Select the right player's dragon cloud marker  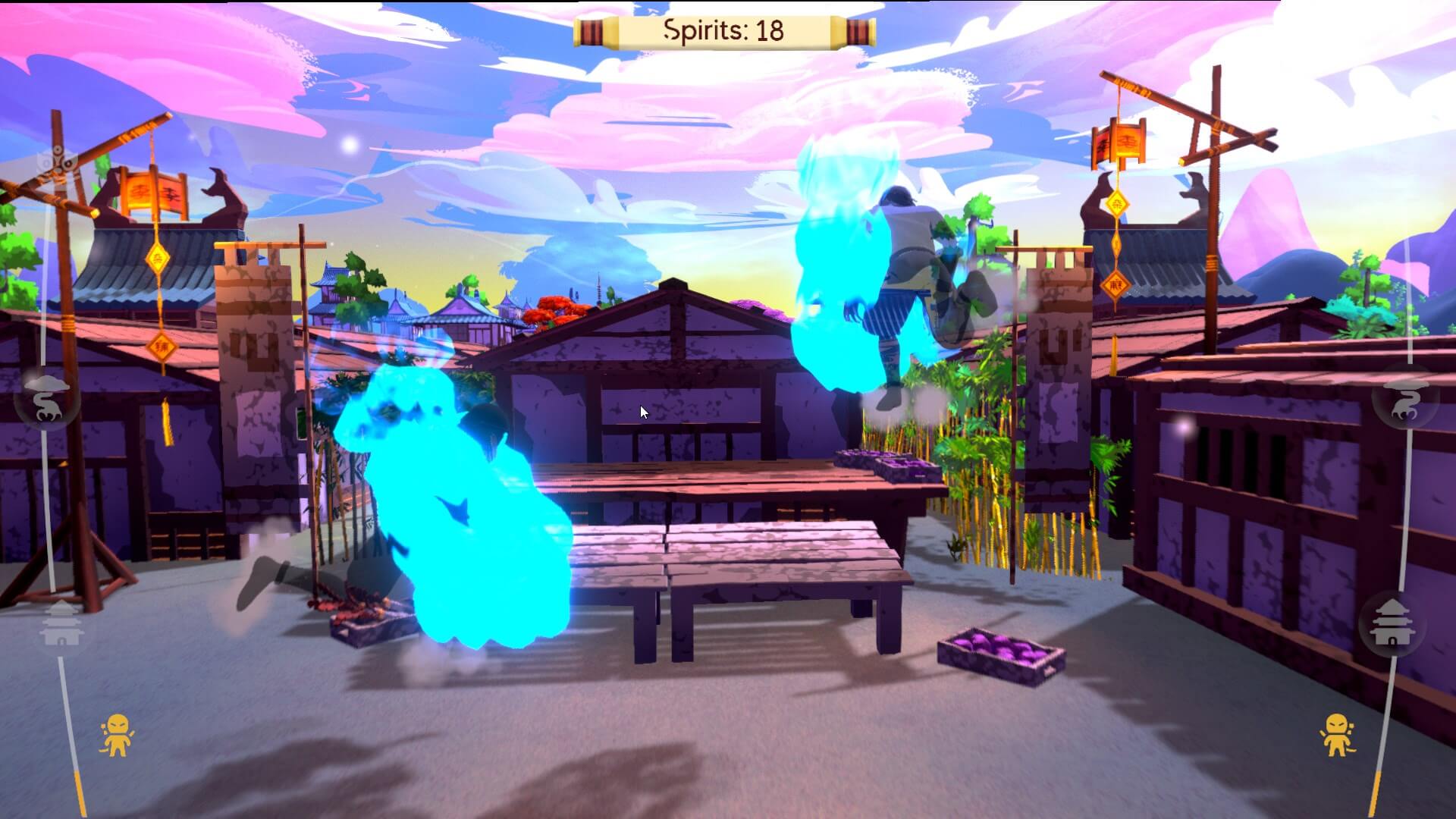point(1407,397)
